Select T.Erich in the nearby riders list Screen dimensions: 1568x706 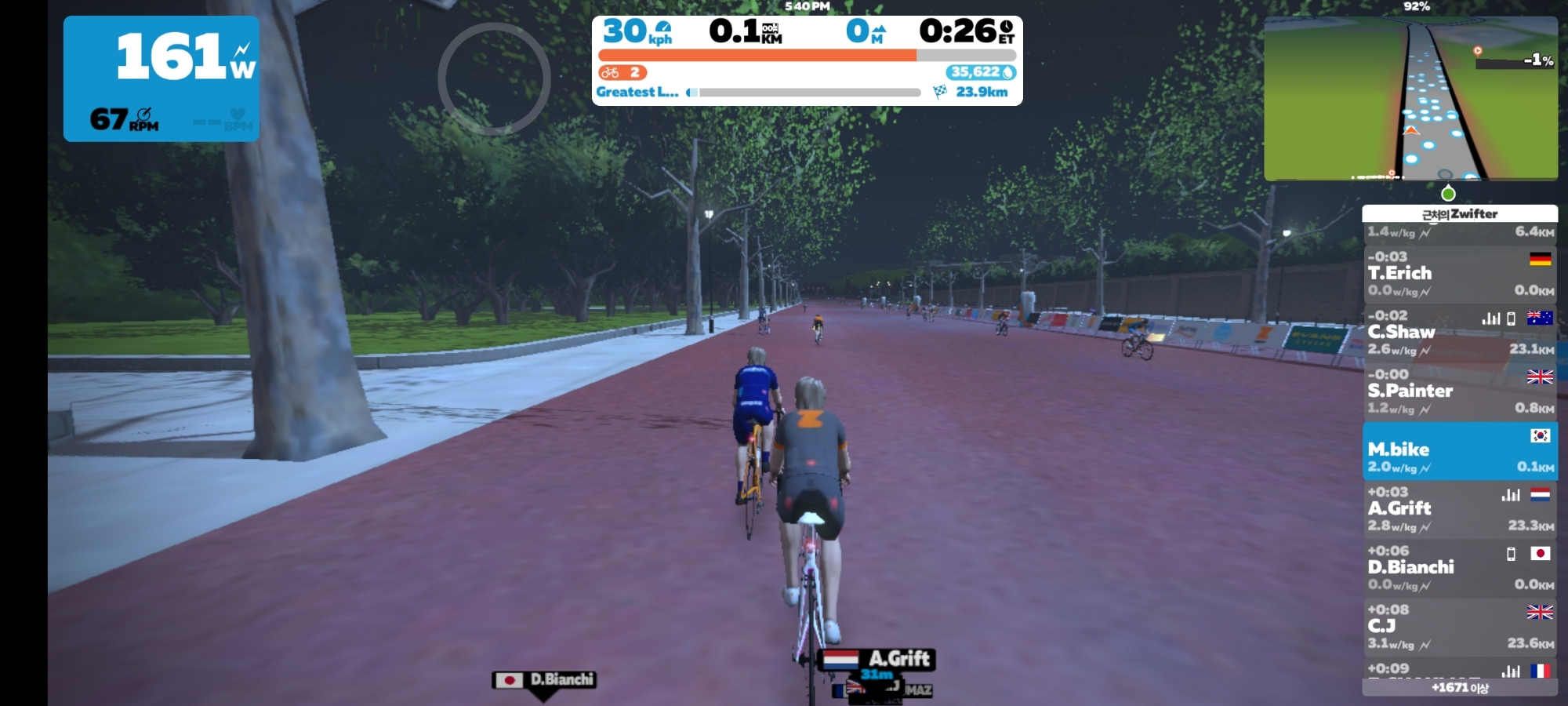pos(1459,274)
